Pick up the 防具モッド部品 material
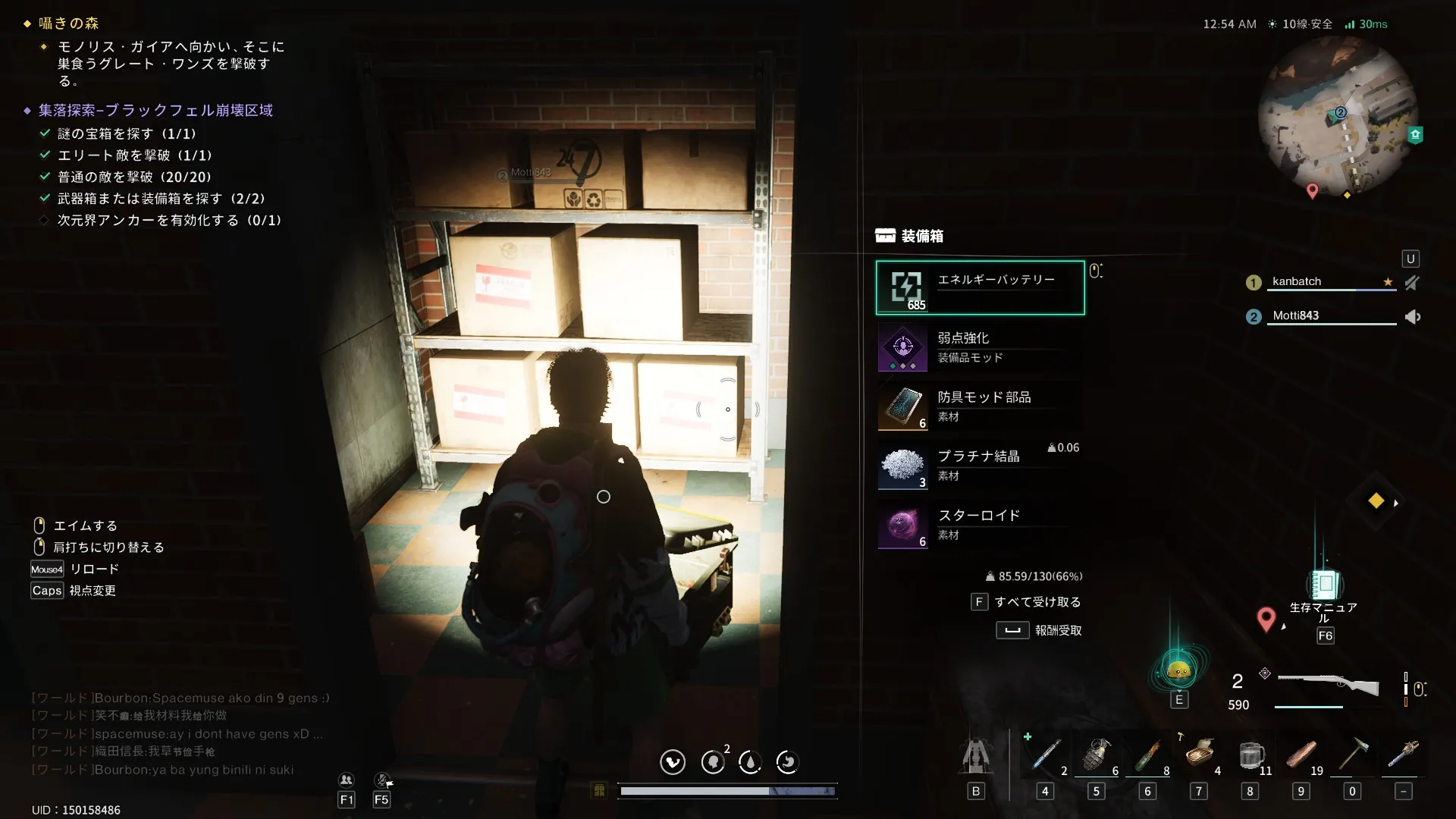1456x819 pixels. 980,406
